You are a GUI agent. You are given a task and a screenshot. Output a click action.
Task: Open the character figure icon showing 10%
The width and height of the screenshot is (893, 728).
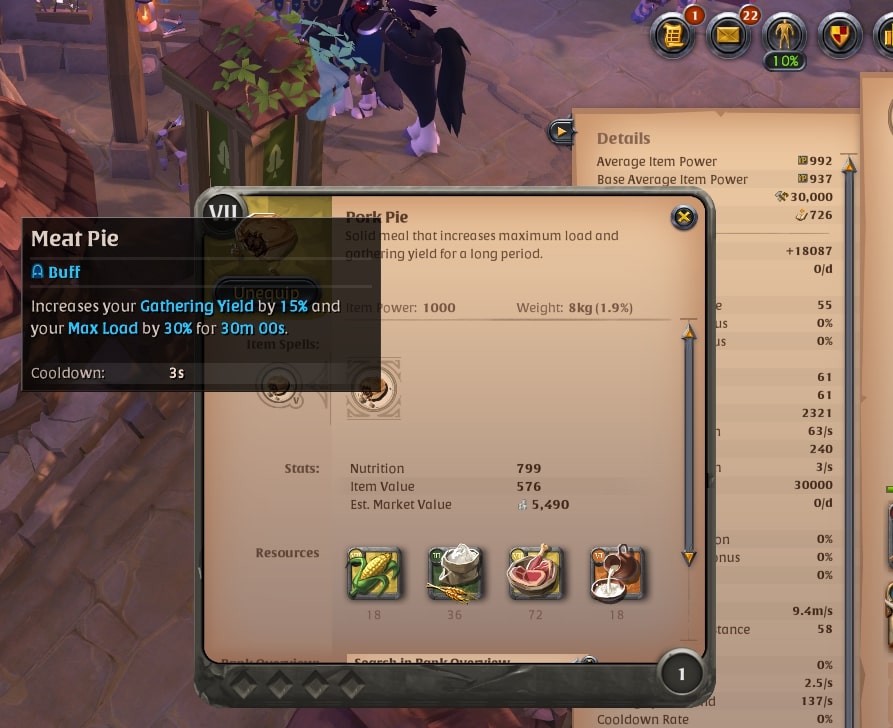782,36
